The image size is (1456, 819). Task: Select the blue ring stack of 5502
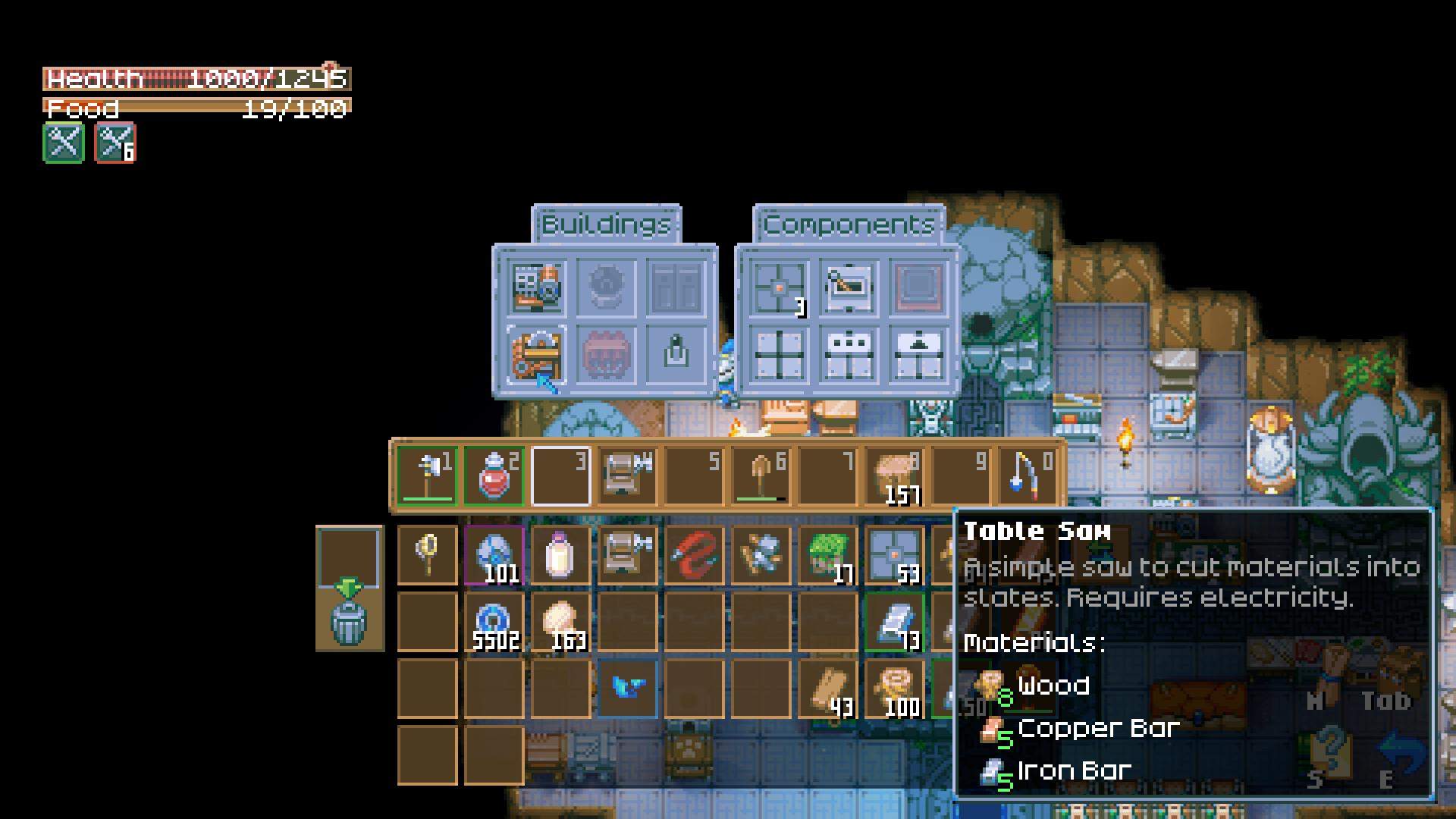(x=494, y=622)
